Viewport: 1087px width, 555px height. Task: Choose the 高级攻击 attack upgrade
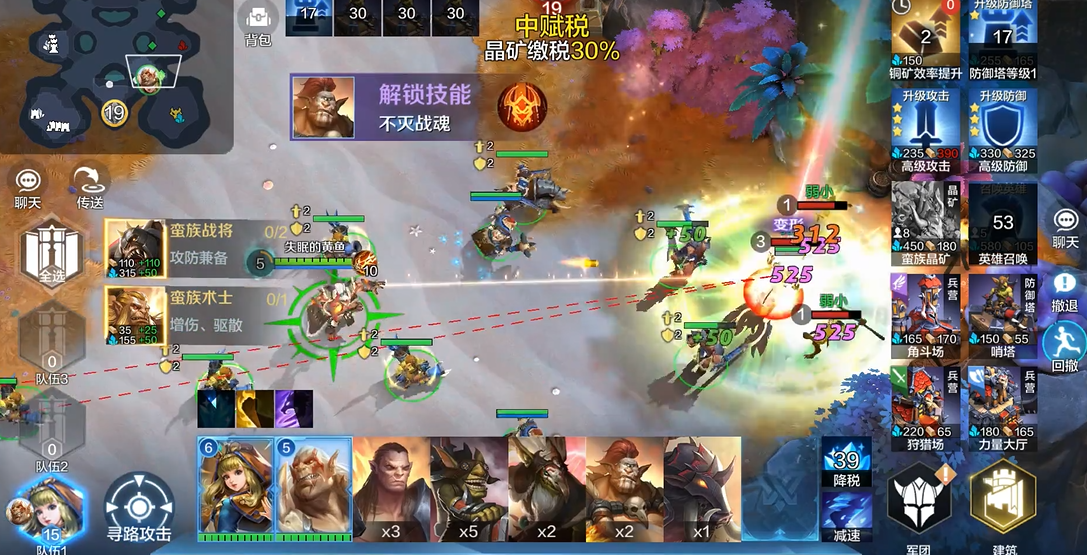[x=925, y=130]
